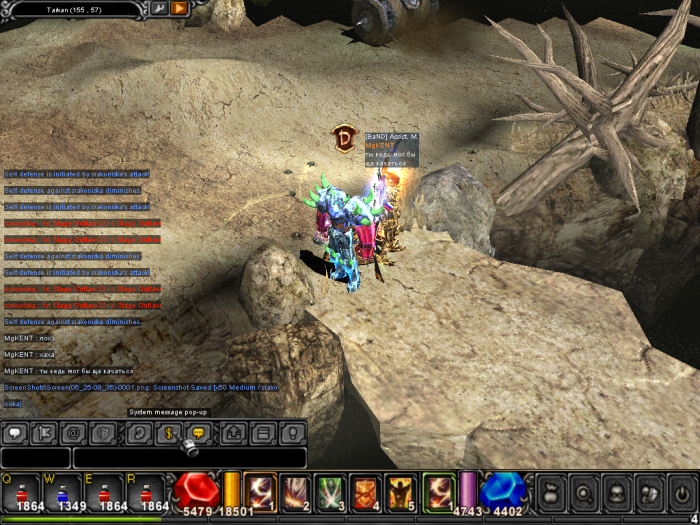Click the orange play arrow button
This screenshot has width=700, height=525.
point(179,8)
